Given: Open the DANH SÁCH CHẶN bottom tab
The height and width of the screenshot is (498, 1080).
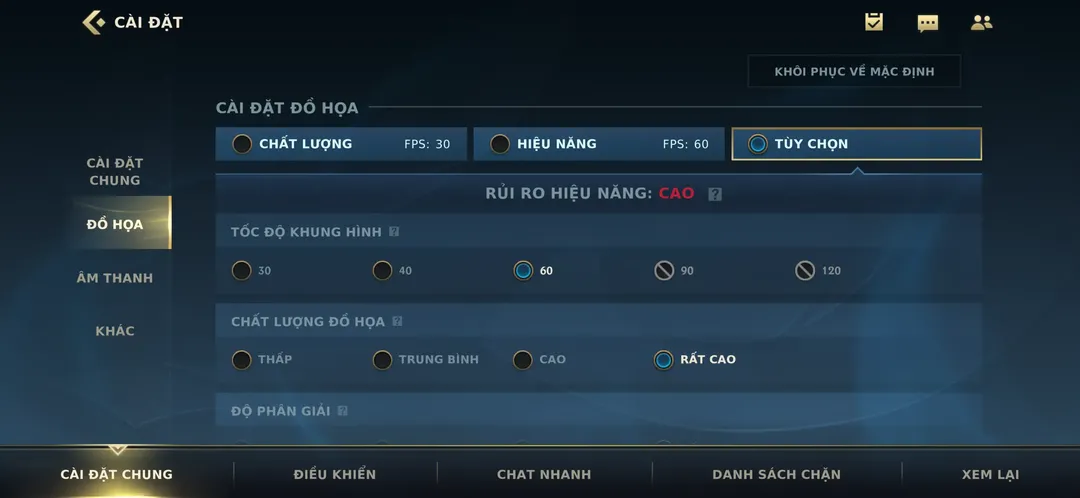Looking at the screenshot, I should [x=776, y=474].
